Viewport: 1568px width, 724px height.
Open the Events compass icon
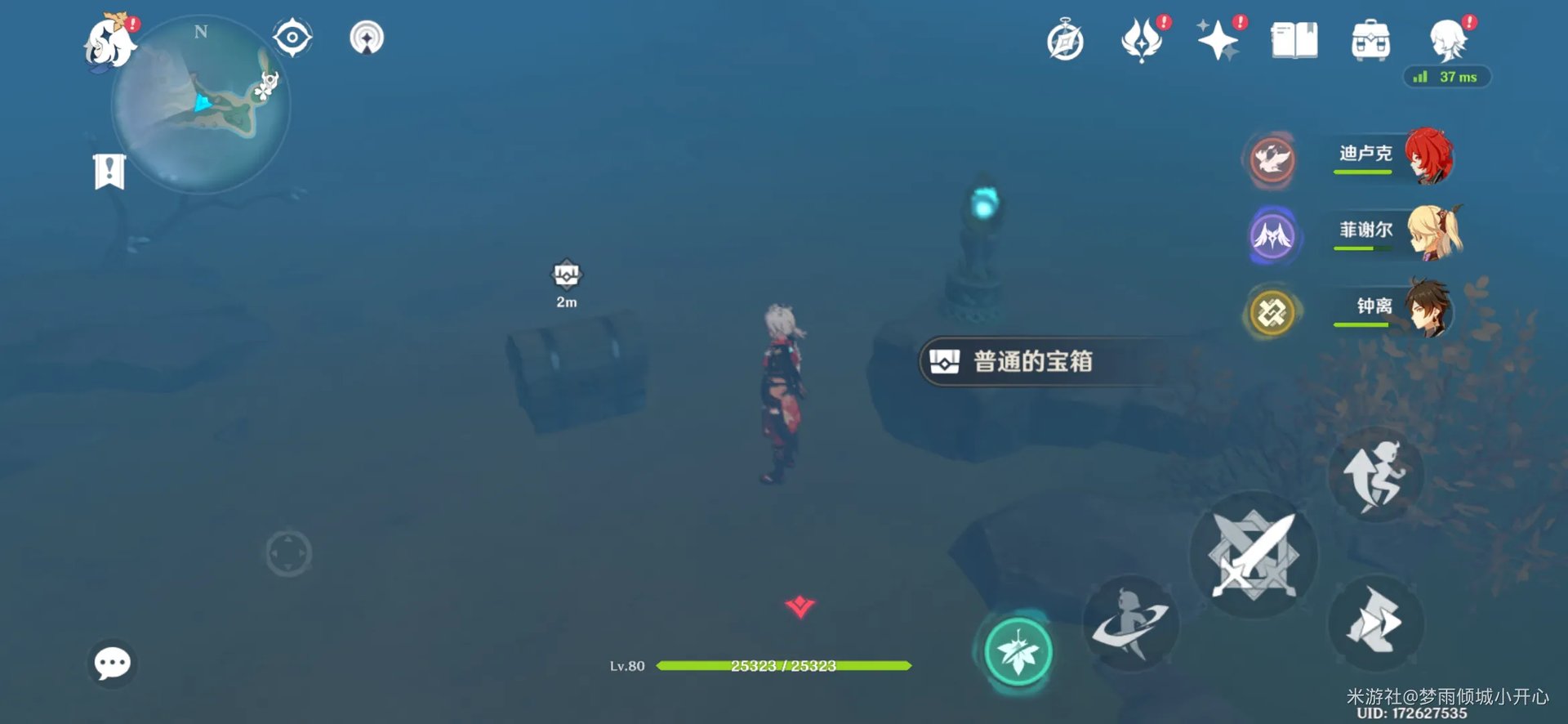click(1064, 38)
